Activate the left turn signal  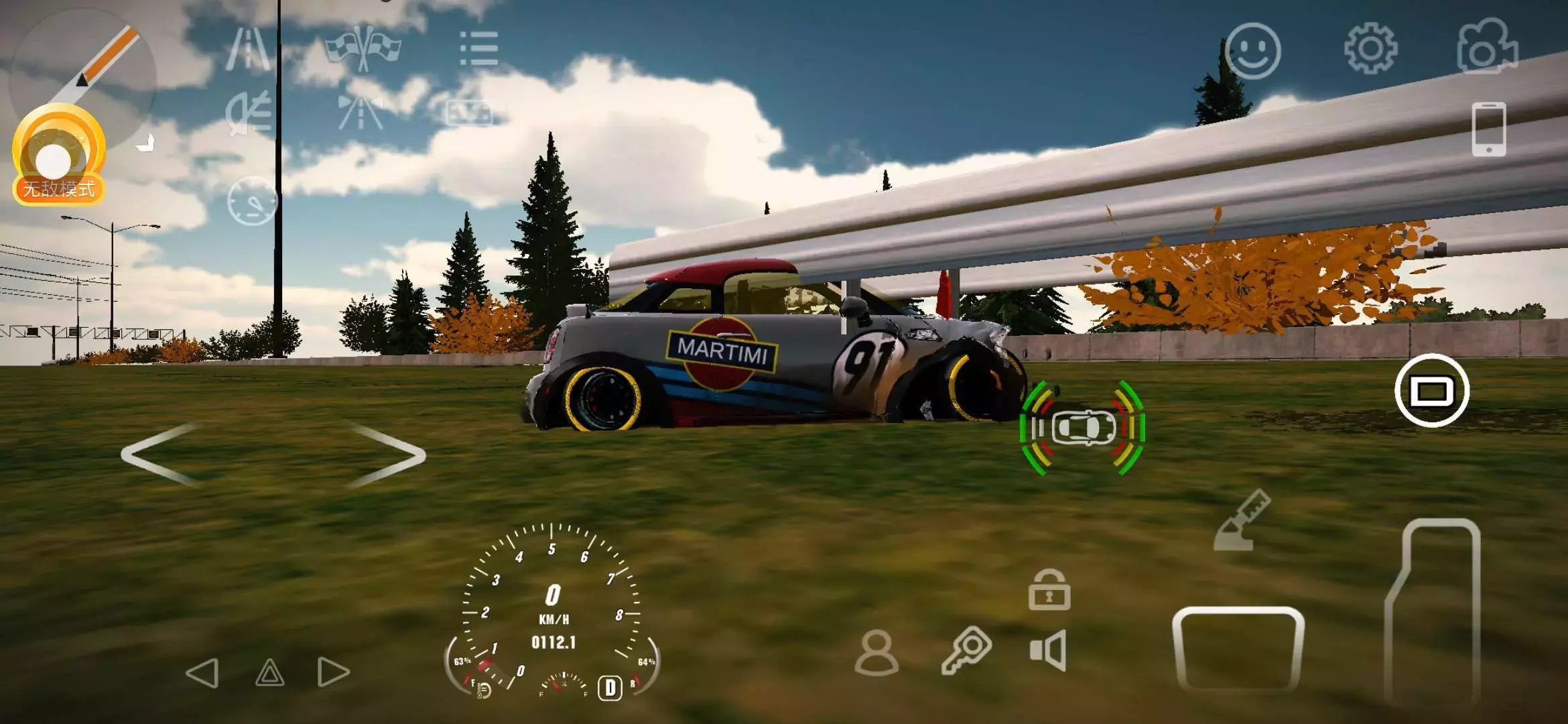(202, 672)
